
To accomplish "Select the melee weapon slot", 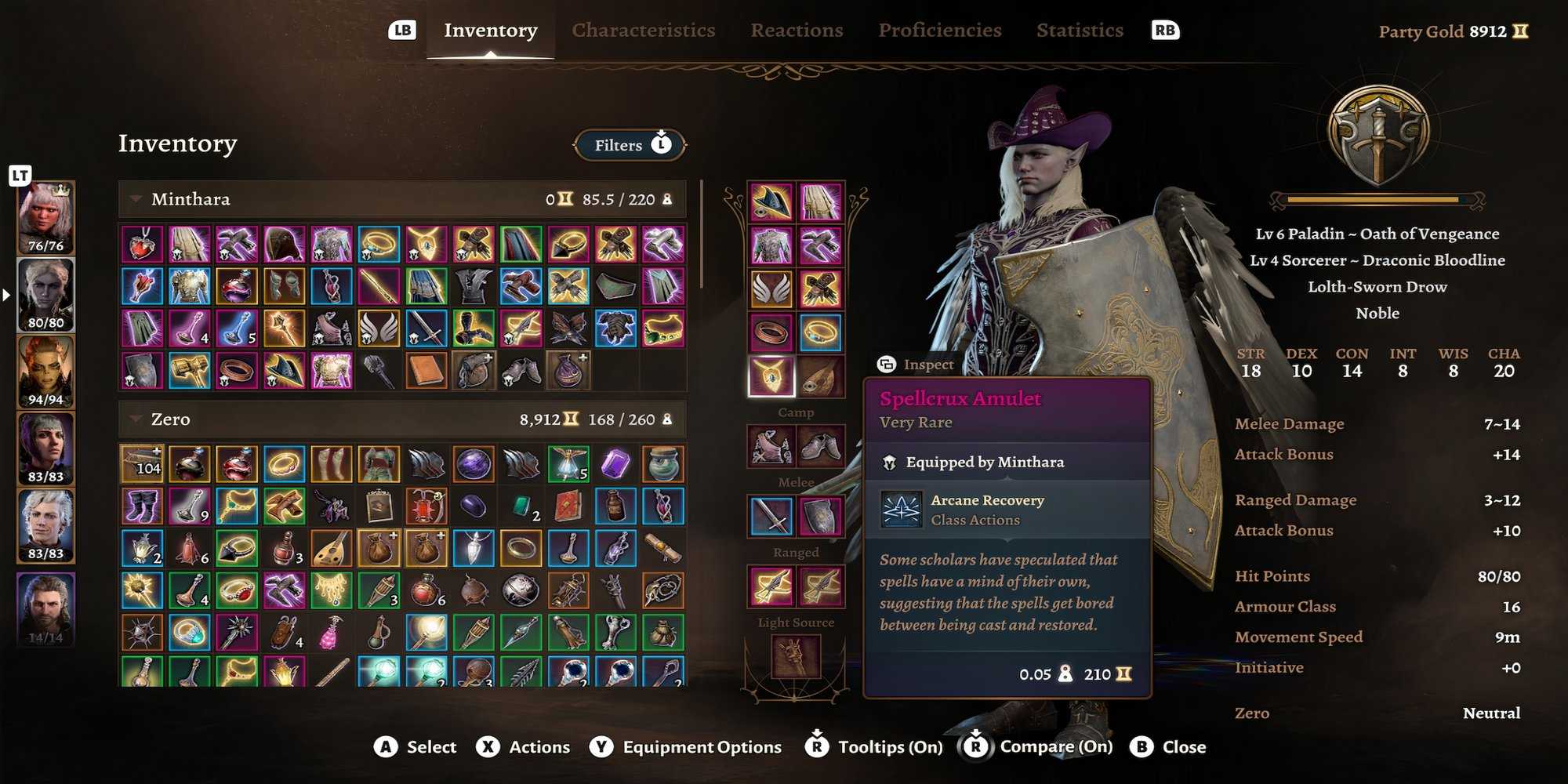I will [x=769, y=517].
